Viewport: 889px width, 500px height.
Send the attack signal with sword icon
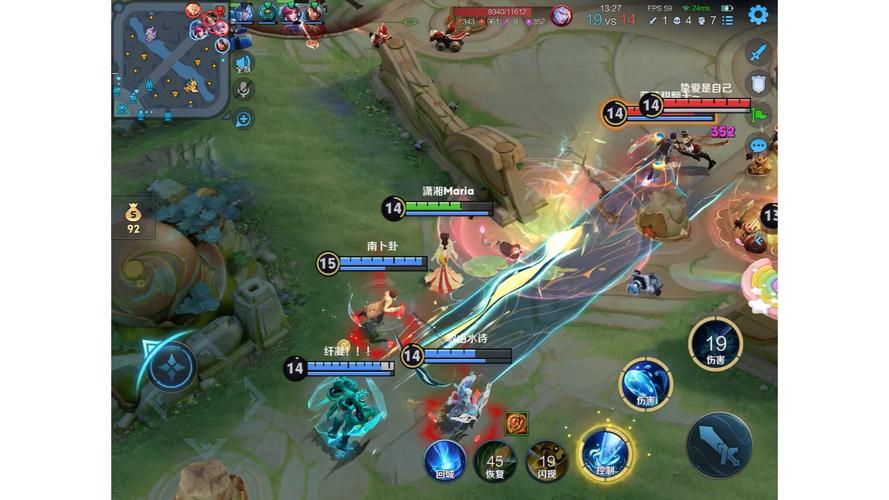click(x=758, y=52)
